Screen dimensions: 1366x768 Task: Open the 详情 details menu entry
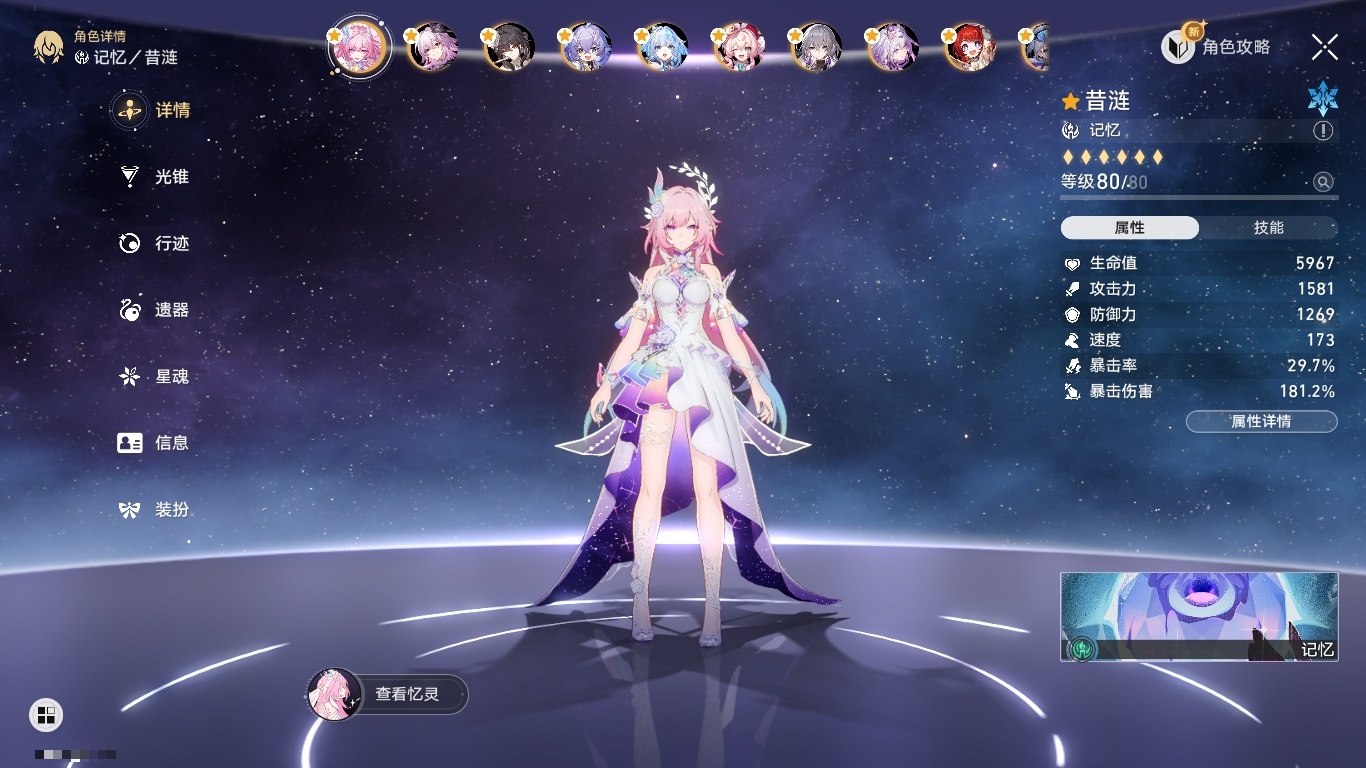(153, 110)
